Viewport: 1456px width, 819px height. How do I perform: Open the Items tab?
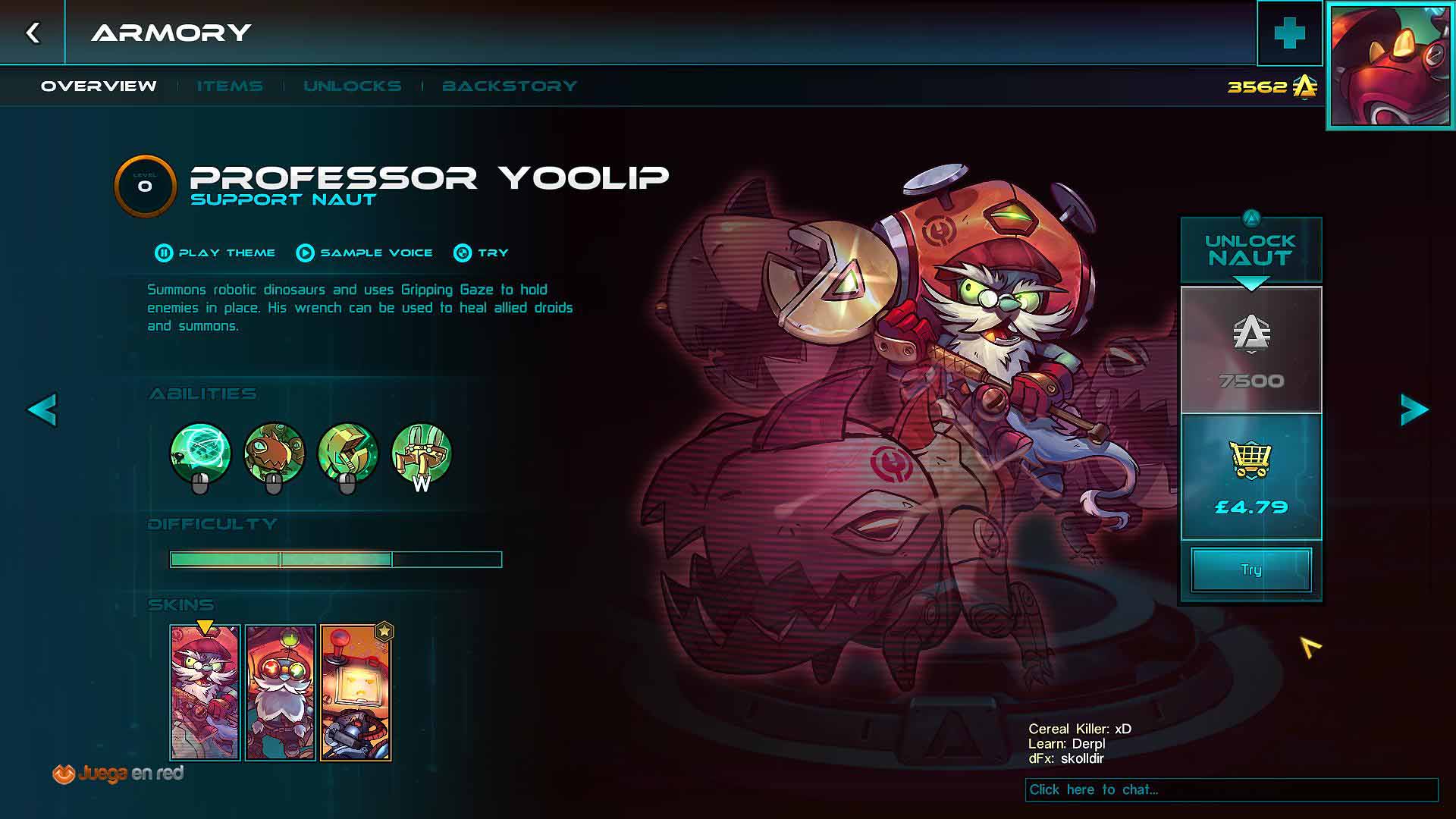[x=230, y=86]
